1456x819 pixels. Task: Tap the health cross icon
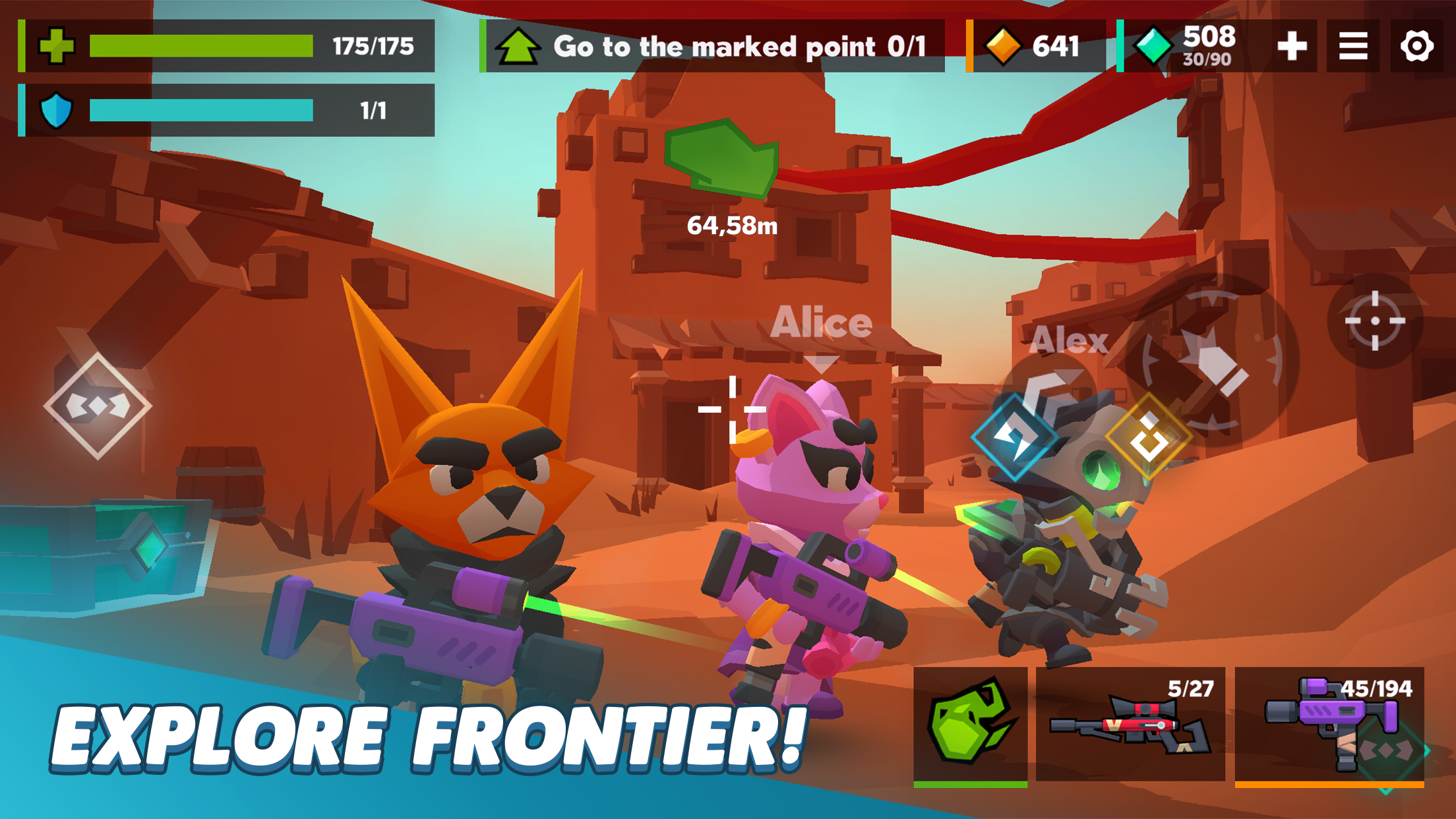(x=58, y=46)
